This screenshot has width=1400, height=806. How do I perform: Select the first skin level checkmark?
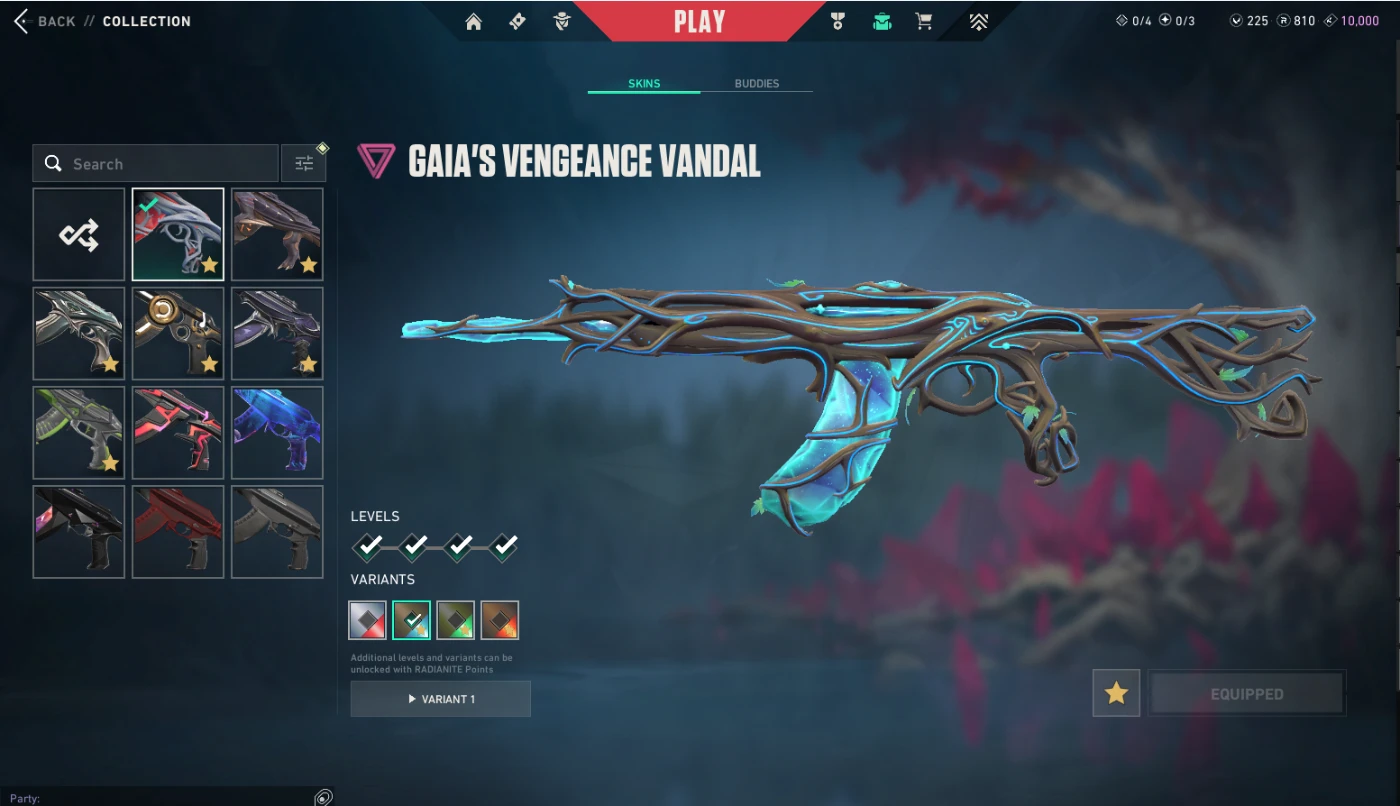(369, 546)
